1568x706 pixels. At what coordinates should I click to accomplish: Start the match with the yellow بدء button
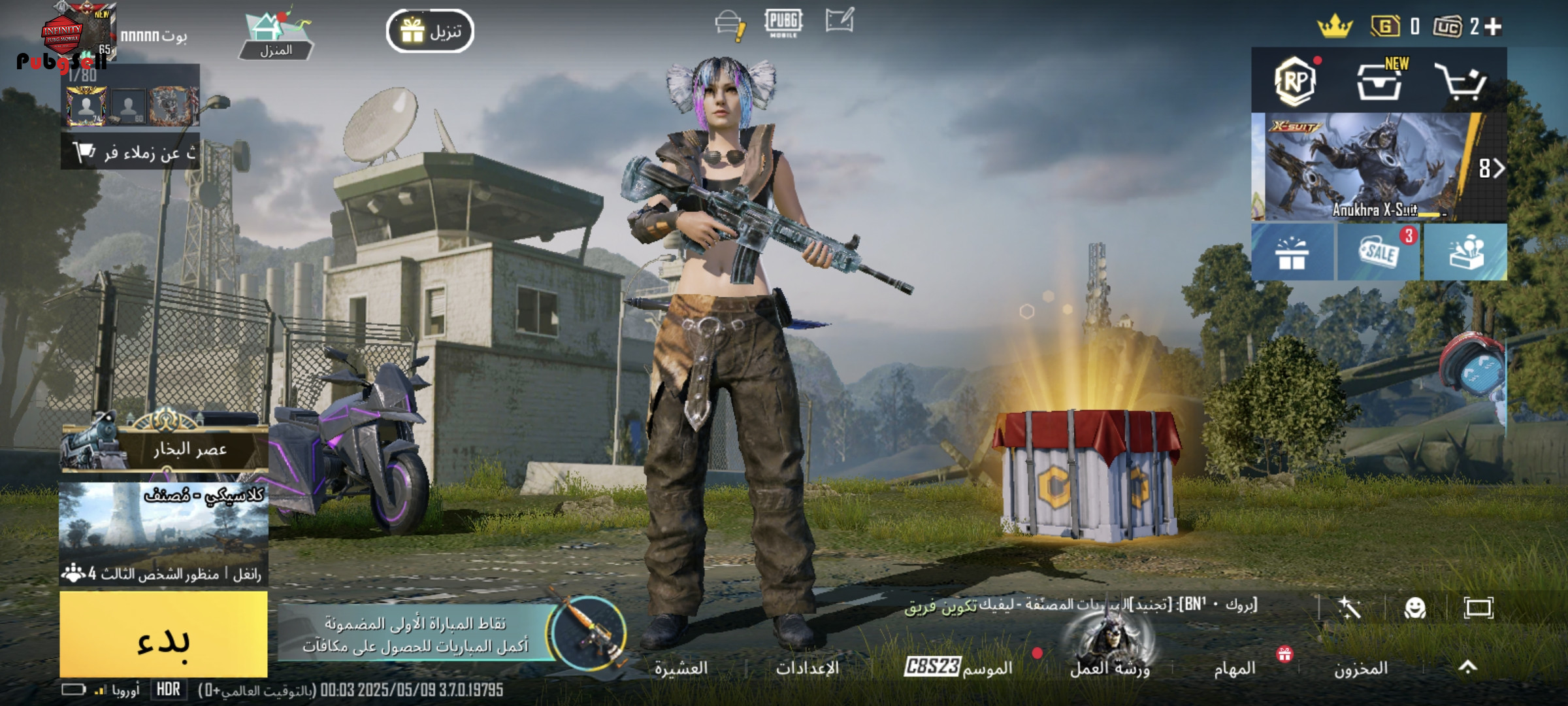[163, 634]
